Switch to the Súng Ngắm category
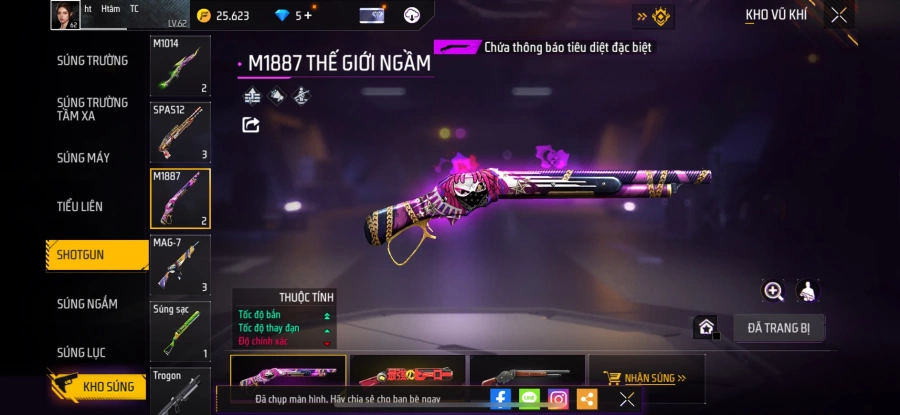The image size is (900, 415). pos(87,304)
